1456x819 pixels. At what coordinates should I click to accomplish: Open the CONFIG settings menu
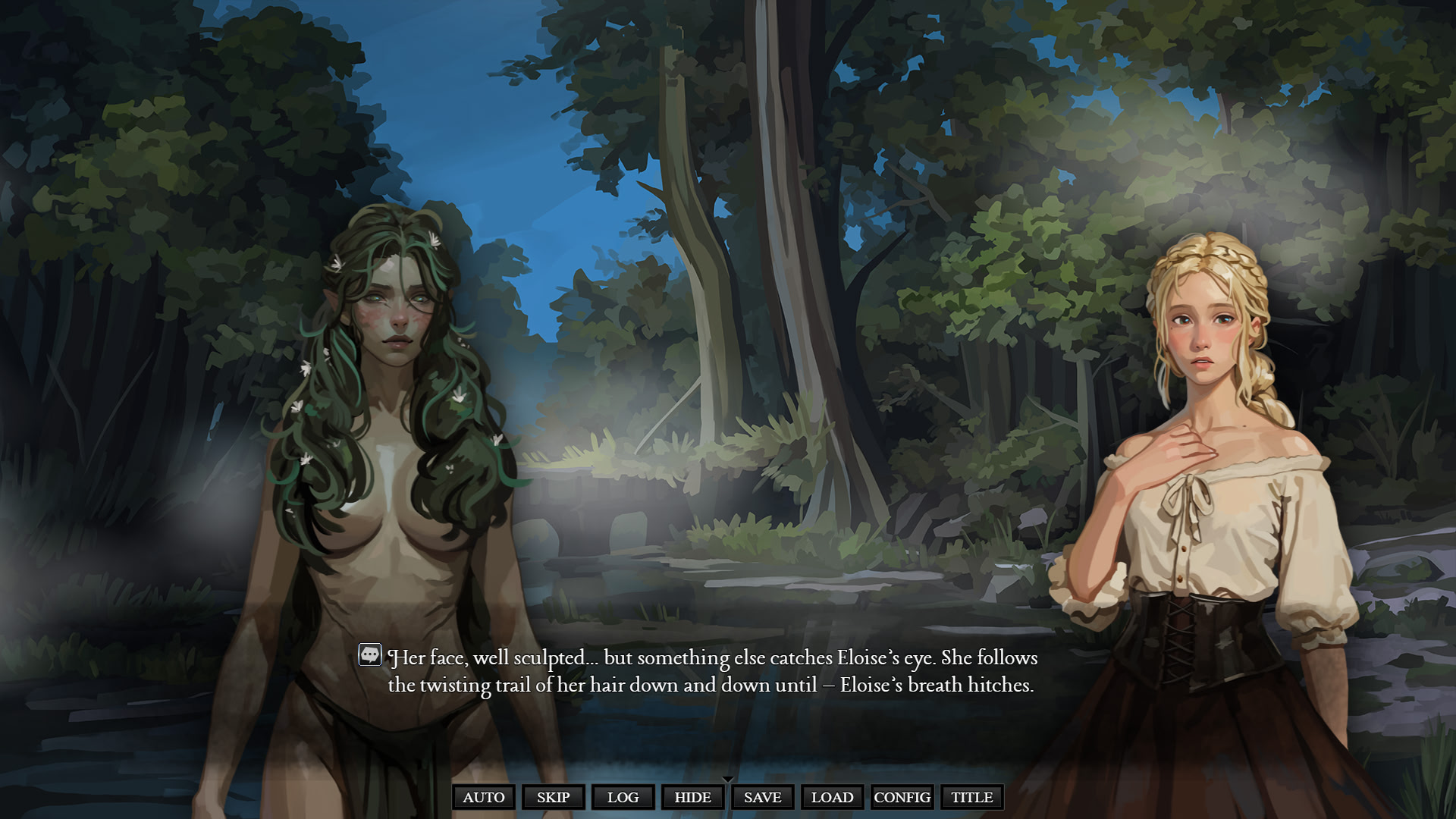click(x=902, y=797)
